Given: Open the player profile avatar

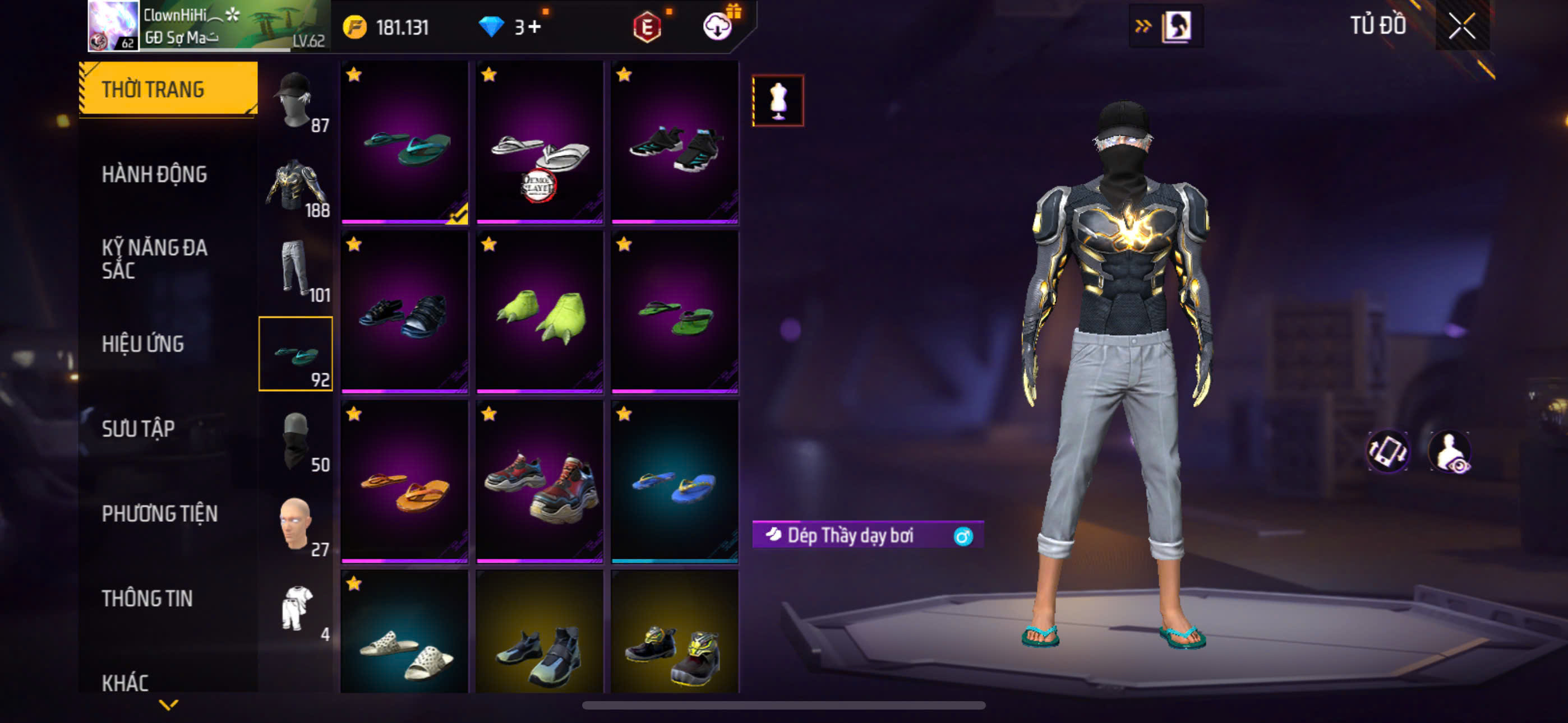Looking at the screenshot, I should (x=113, y=26).
